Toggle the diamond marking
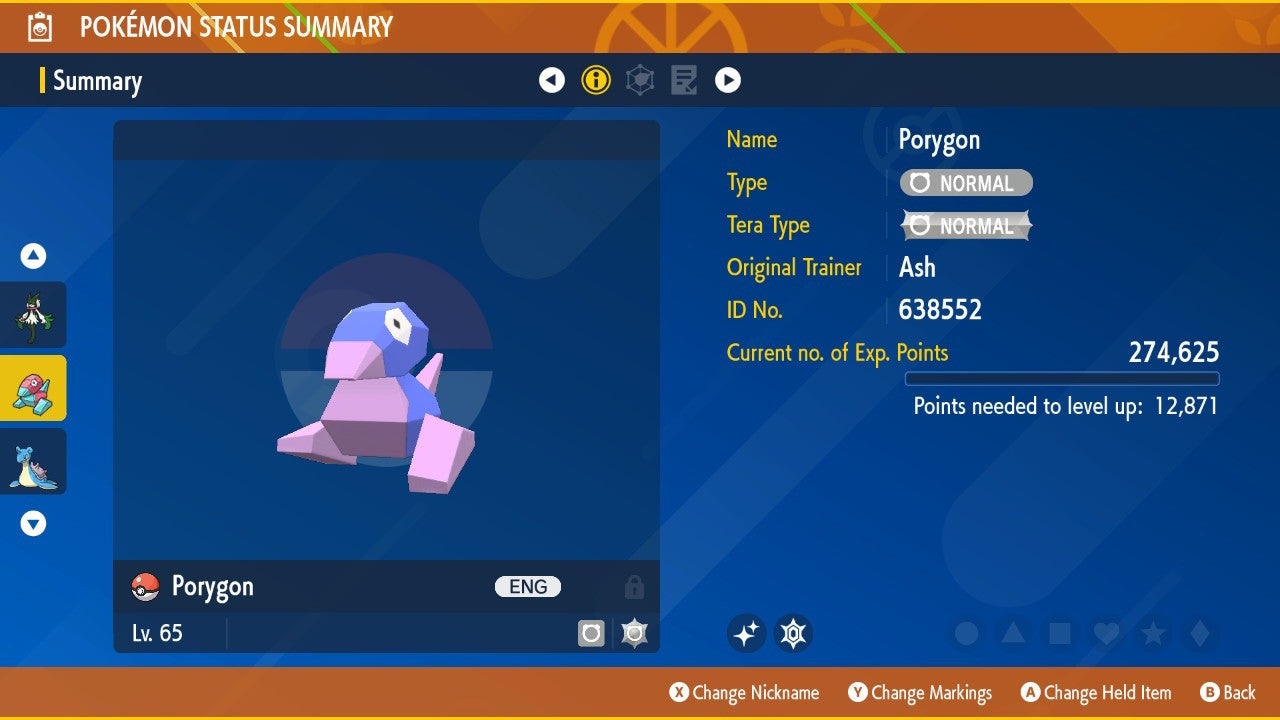Screen dimensions: 1280x720 pyautogui.click(x=1199, y=633)
